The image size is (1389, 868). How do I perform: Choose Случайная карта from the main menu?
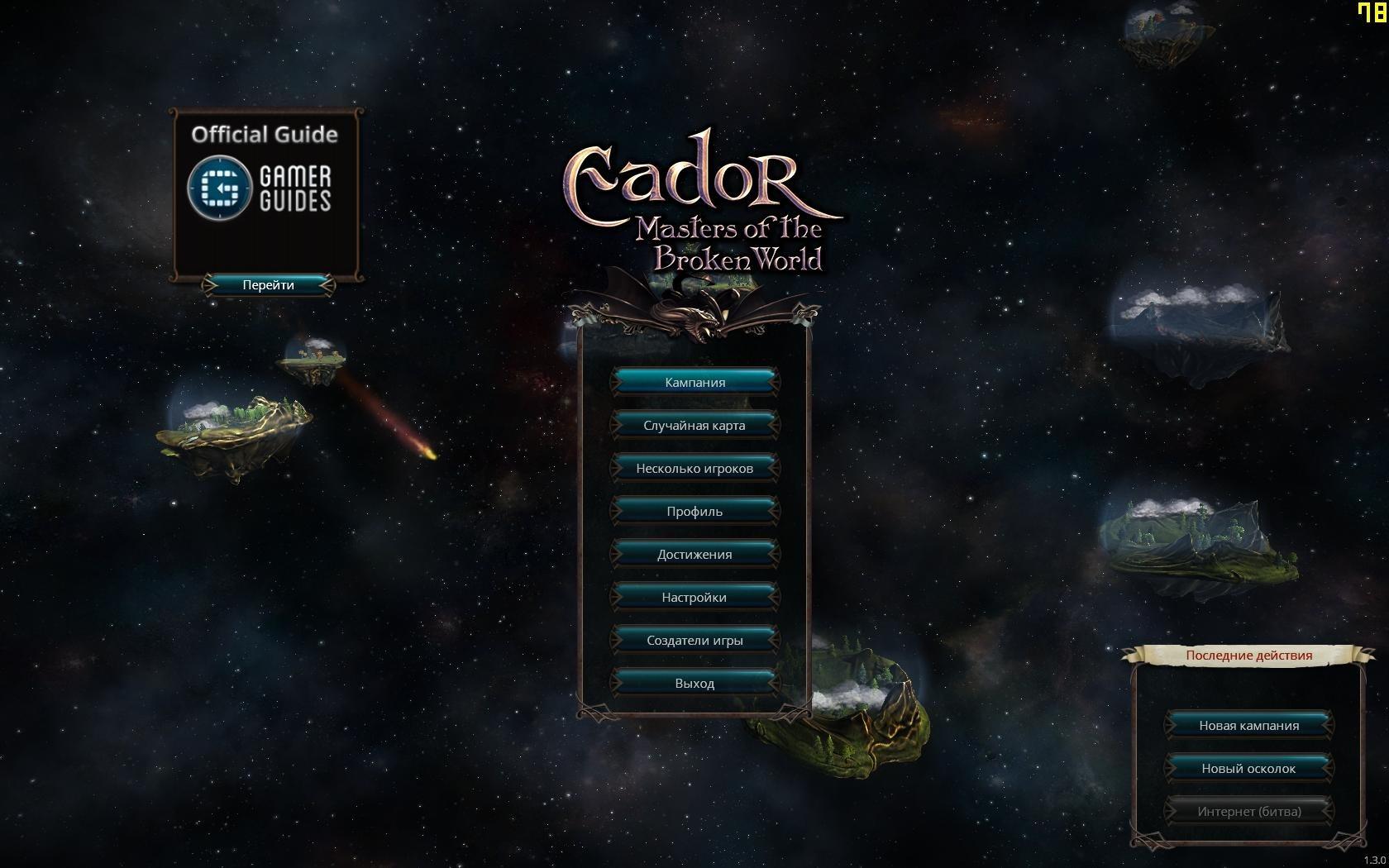click(694, 425)
